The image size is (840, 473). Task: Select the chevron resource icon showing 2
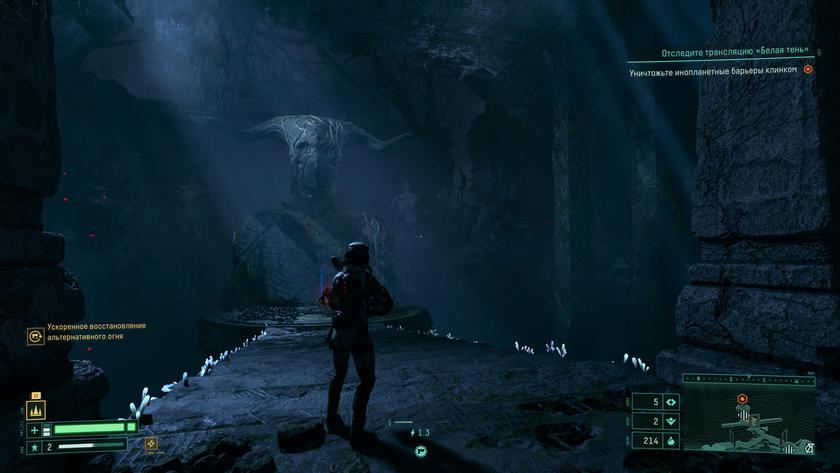click(670, 421)
